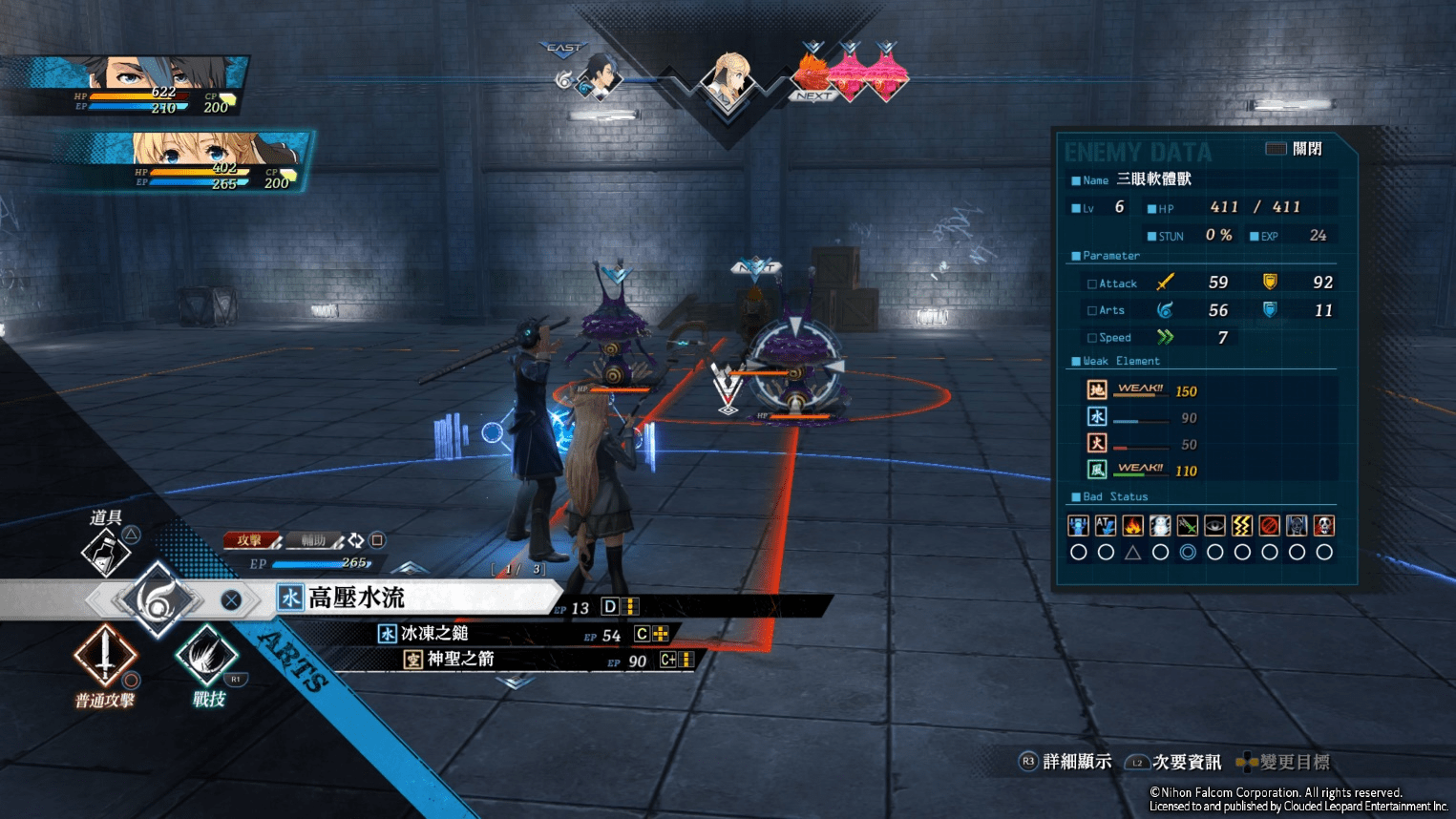Click the burn status flame icon
The image size is (1456, 819).
pos(1133,526)
